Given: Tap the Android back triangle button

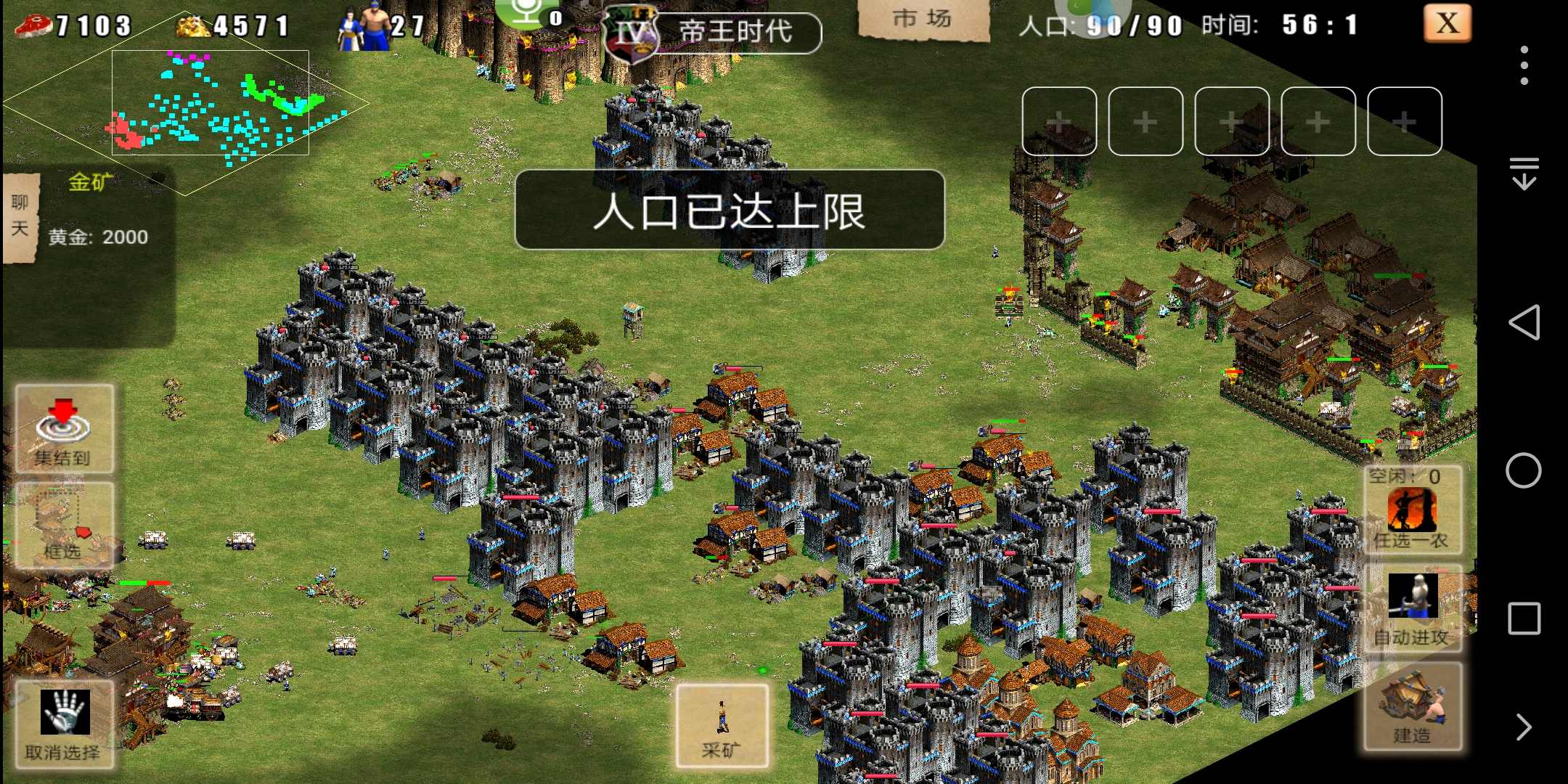Looking at the screenshot, I should pos(1524,322).
